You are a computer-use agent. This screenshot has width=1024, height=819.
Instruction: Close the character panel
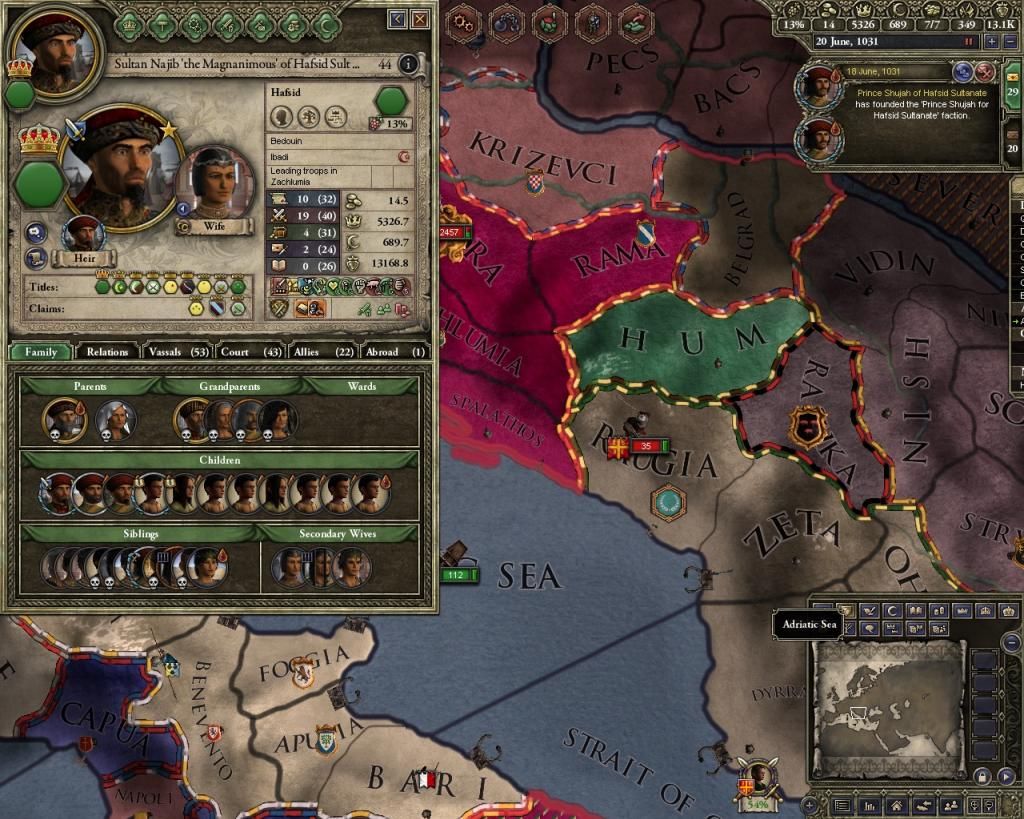[x=420, y=18]
